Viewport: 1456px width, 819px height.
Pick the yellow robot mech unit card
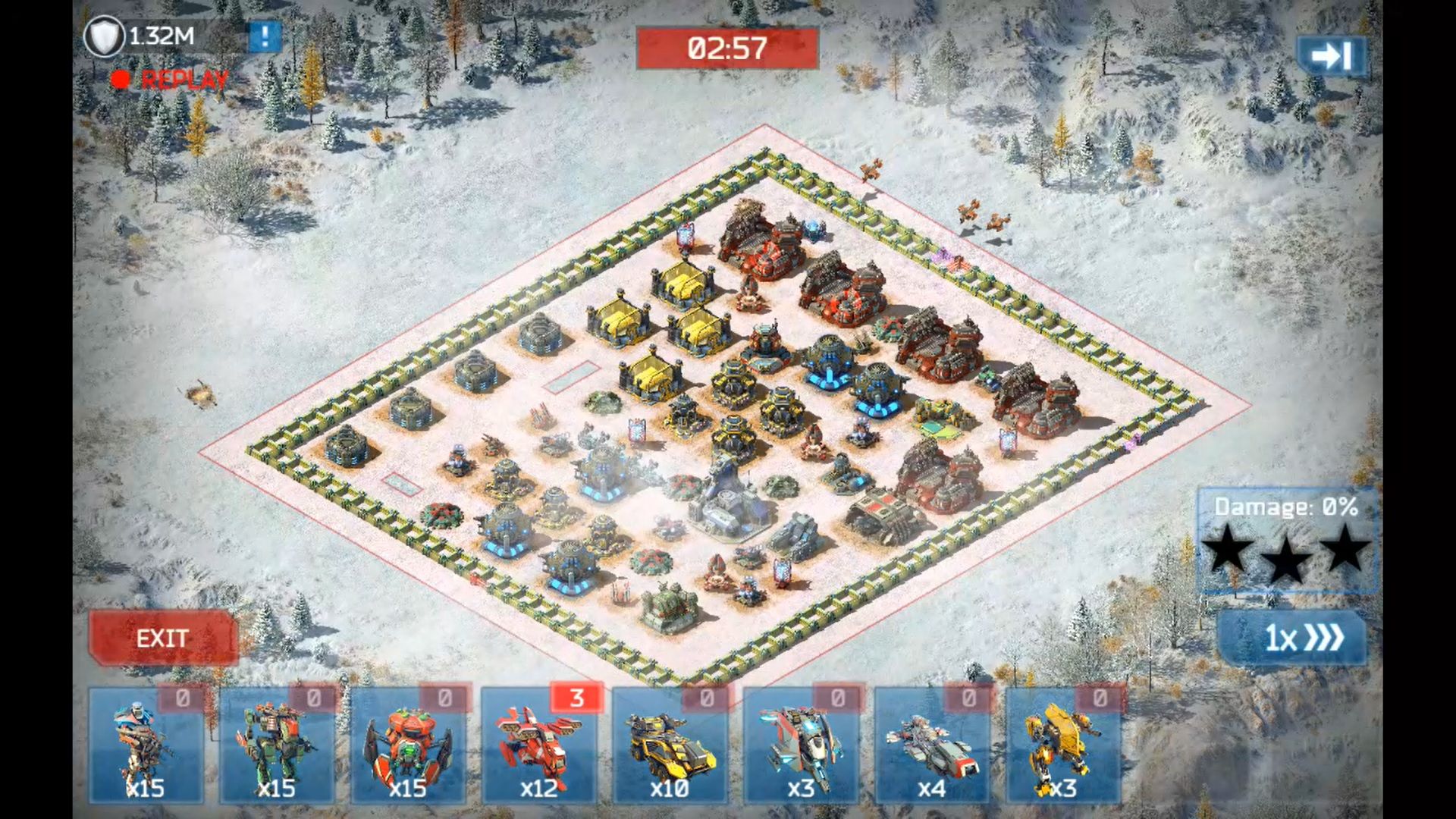pos(1063,746)
